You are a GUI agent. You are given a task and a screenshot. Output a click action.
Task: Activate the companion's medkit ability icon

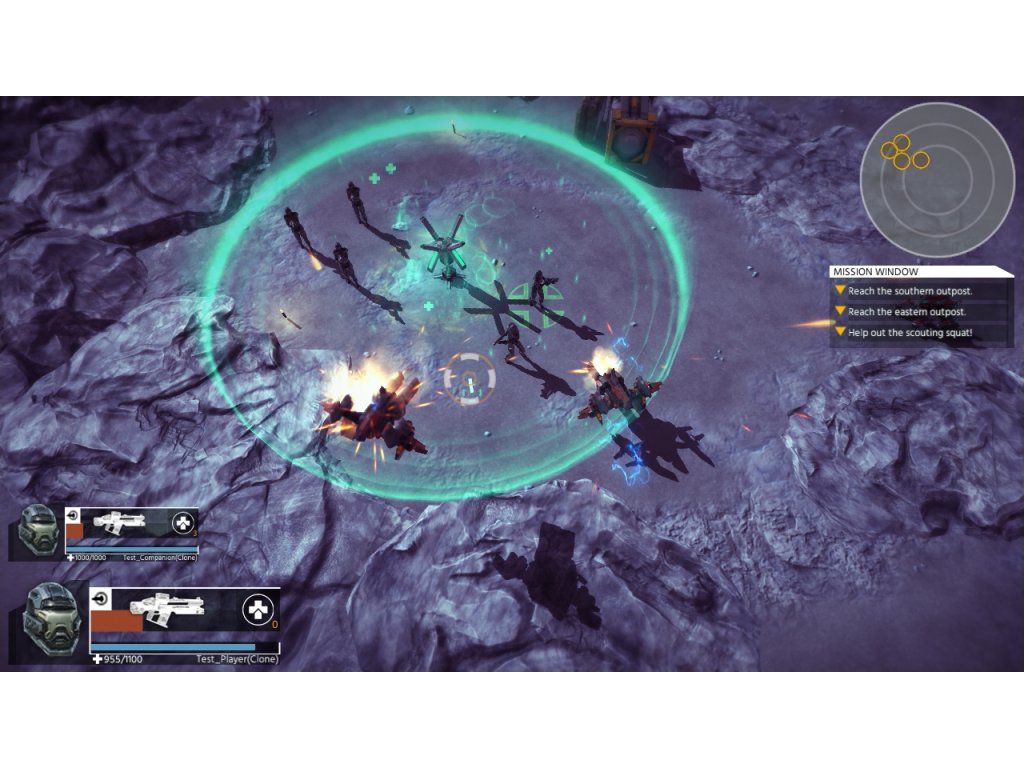pyautogui.click(x=181, y=522)
